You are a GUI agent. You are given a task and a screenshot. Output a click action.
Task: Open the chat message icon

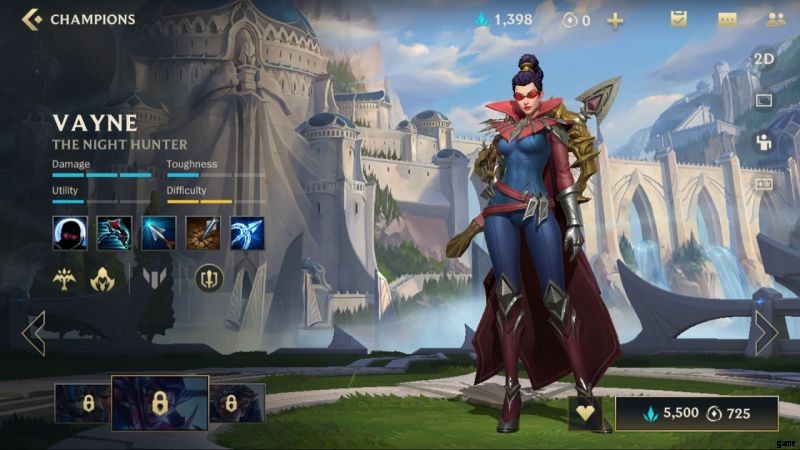pos(727,19)
